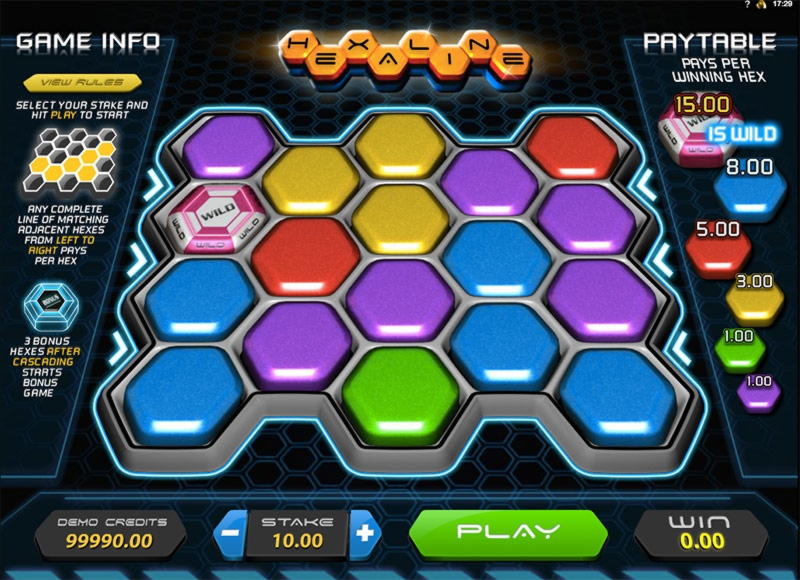This screenshot has height=580, width=800.
Task: Open help via the question mark icon
Action: 747,6
